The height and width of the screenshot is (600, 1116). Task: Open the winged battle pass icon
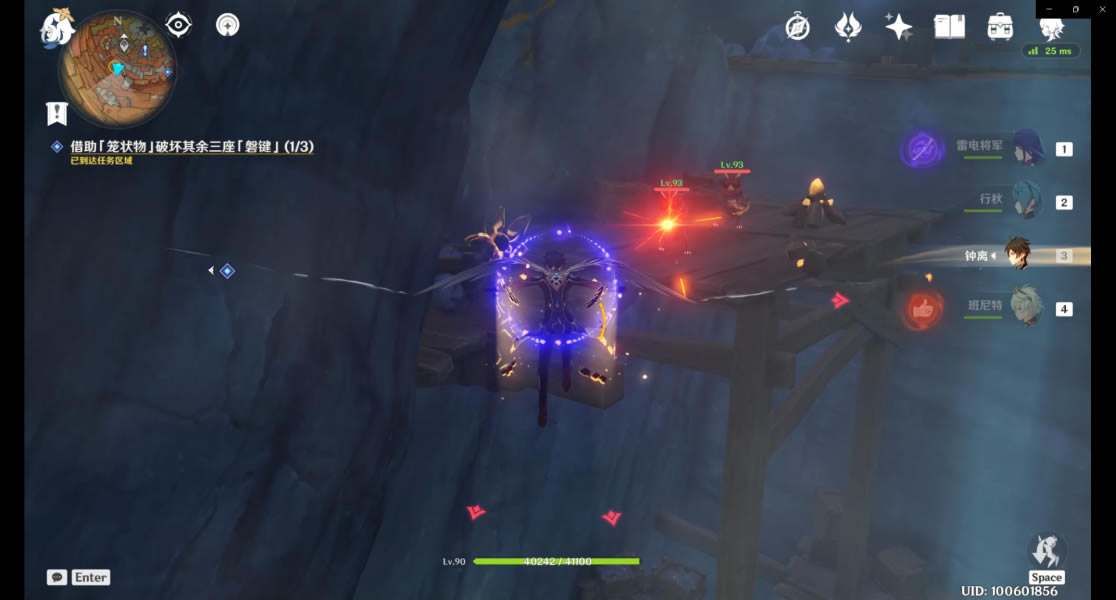848,27
